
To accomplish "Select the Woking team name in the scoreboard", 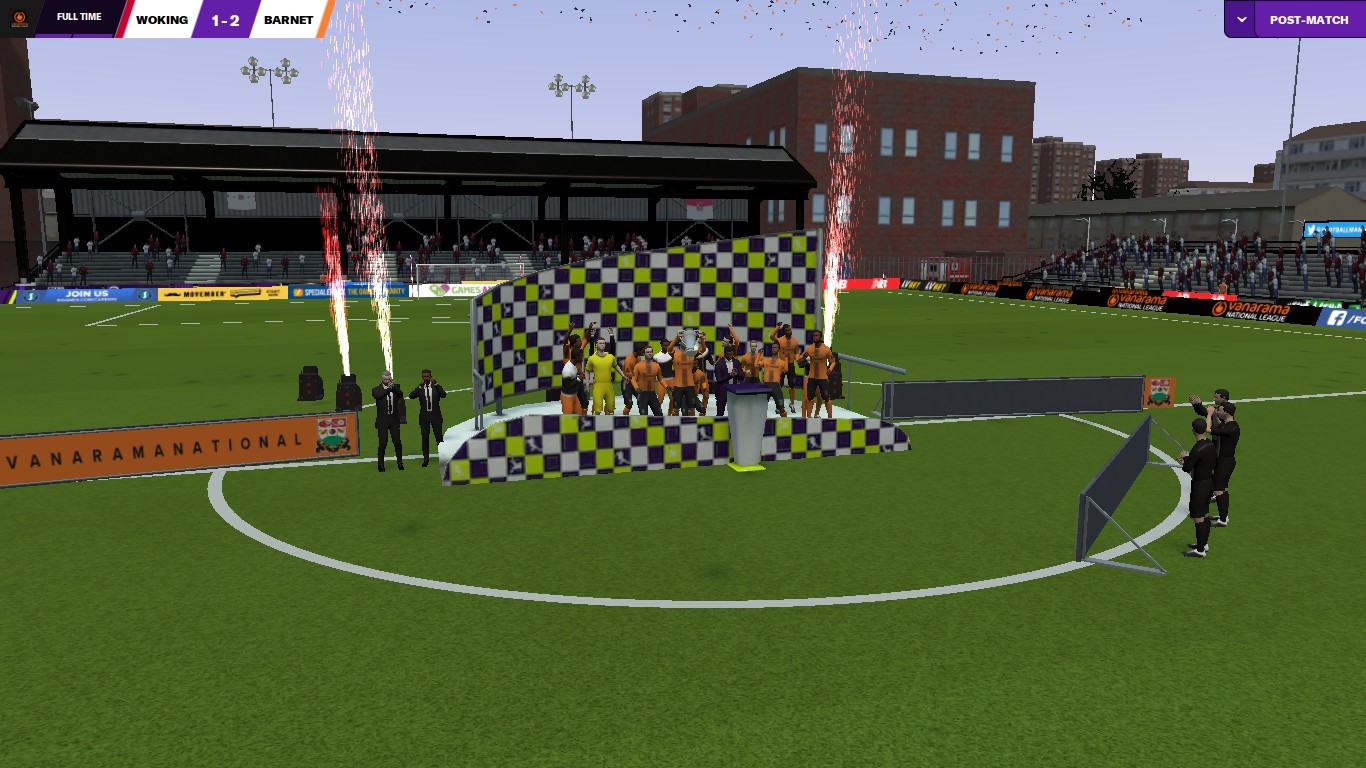I will [x=161, y=19].
